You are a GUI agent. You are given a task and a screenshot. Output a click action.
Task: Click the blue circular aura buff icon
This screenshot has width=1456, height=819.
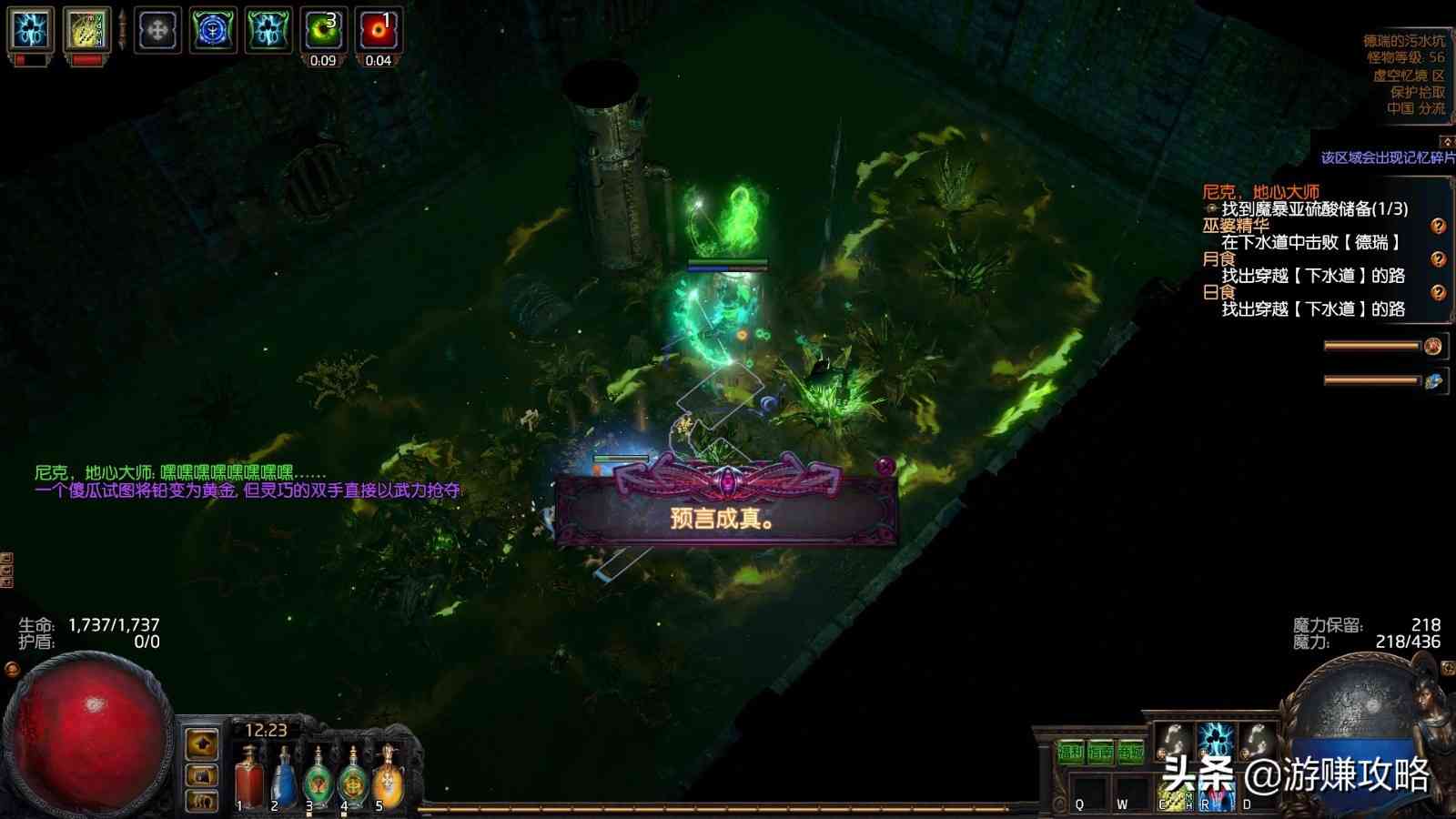click(211, 27)
